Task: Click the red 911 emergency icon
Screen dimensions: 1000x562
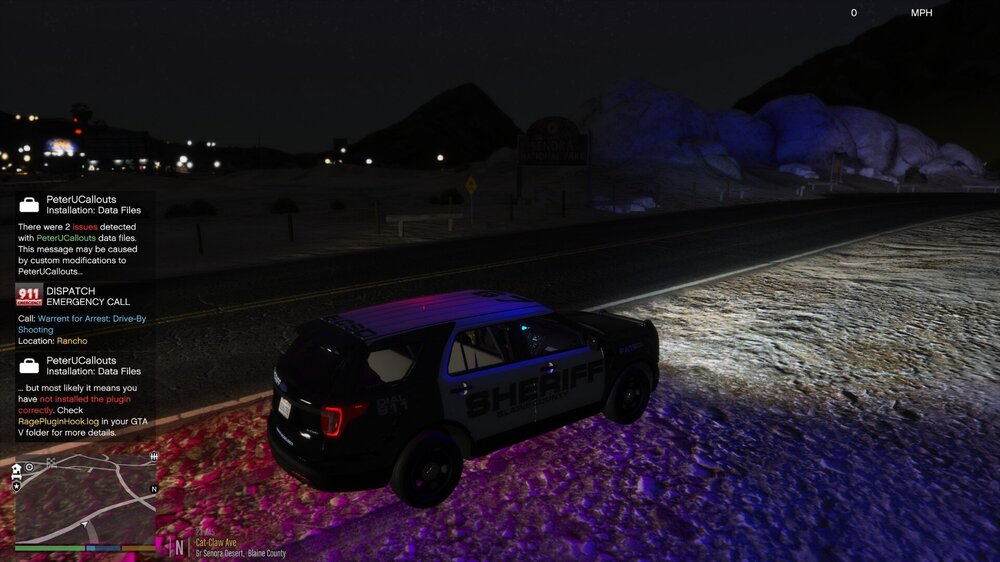Action: click(29, 296)
